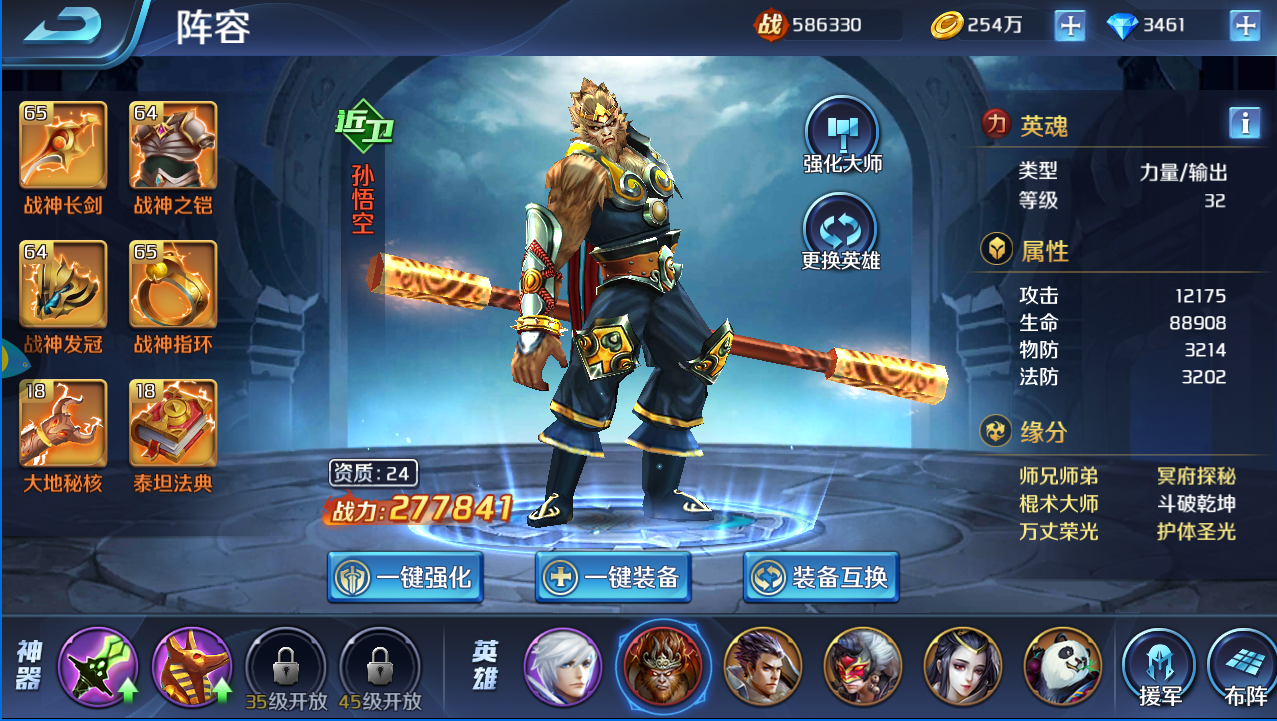
Task: Open 强化大师 enhancement master
Action: [842, 135]
